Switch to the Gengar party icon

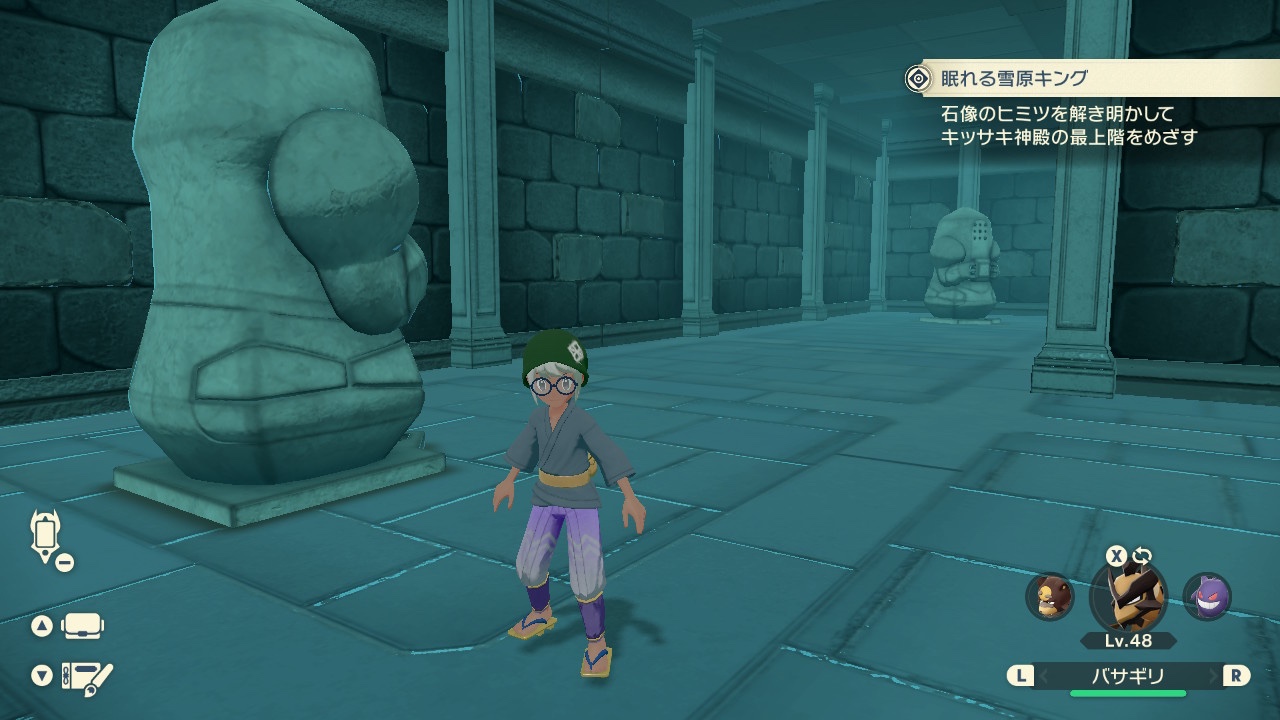pos(1207,596)
